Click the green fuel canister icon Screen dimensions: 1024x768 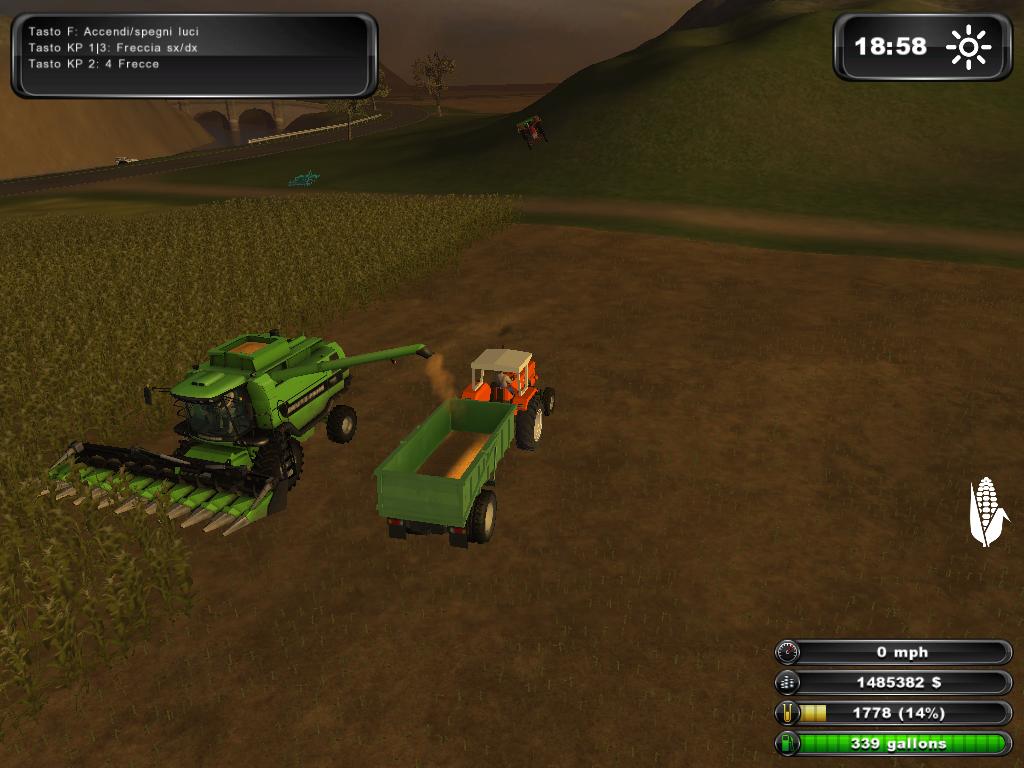click(x=788, y=743)
